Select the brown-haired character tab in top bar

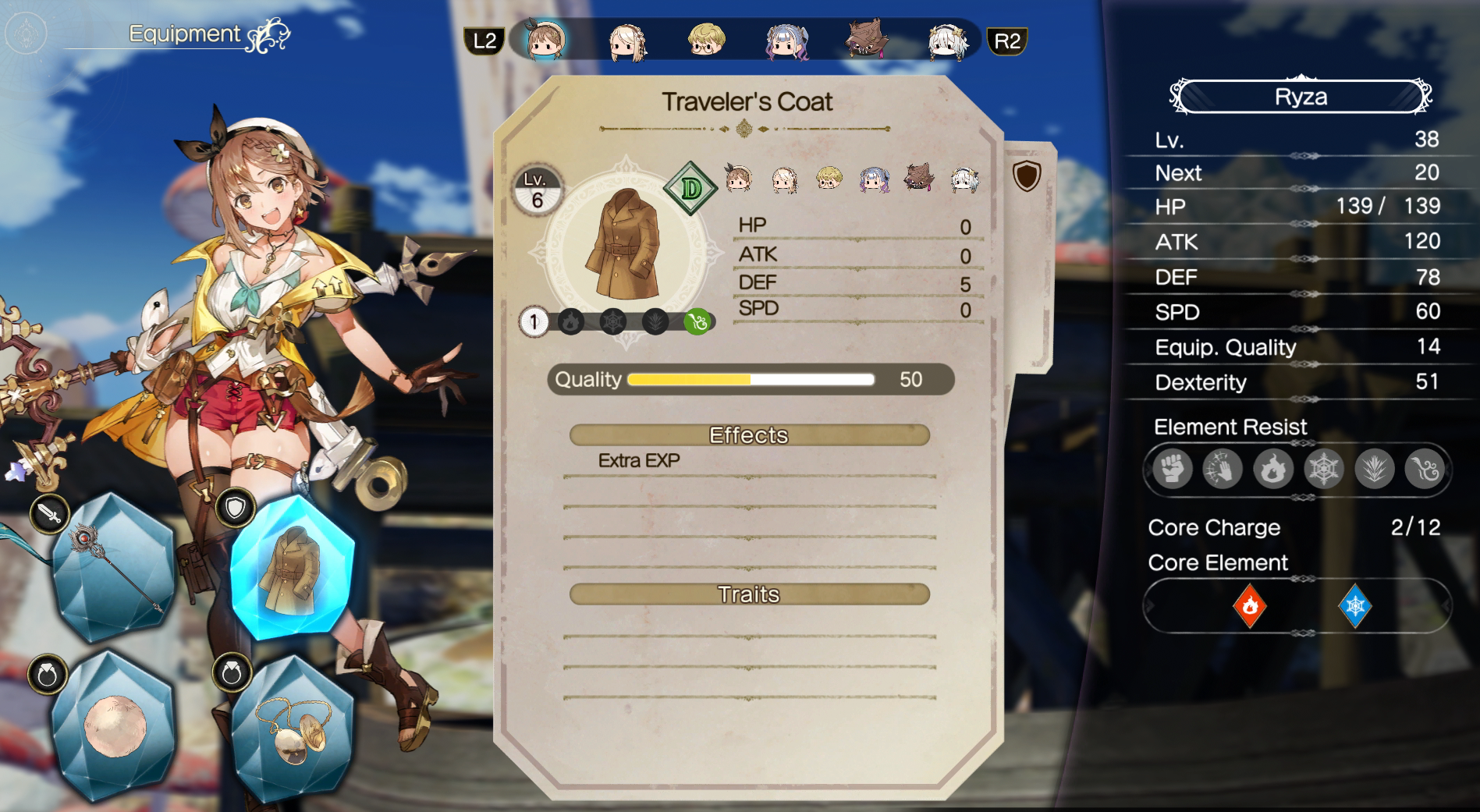866,39
